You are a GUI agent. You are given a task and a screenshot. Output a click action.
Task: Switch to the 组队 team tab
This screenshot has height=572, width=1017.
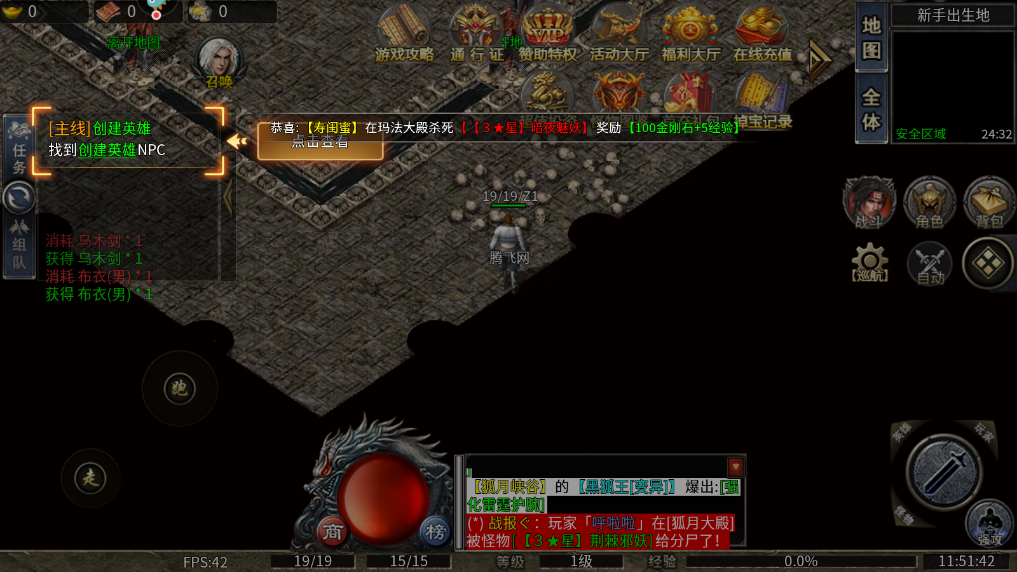19,255
